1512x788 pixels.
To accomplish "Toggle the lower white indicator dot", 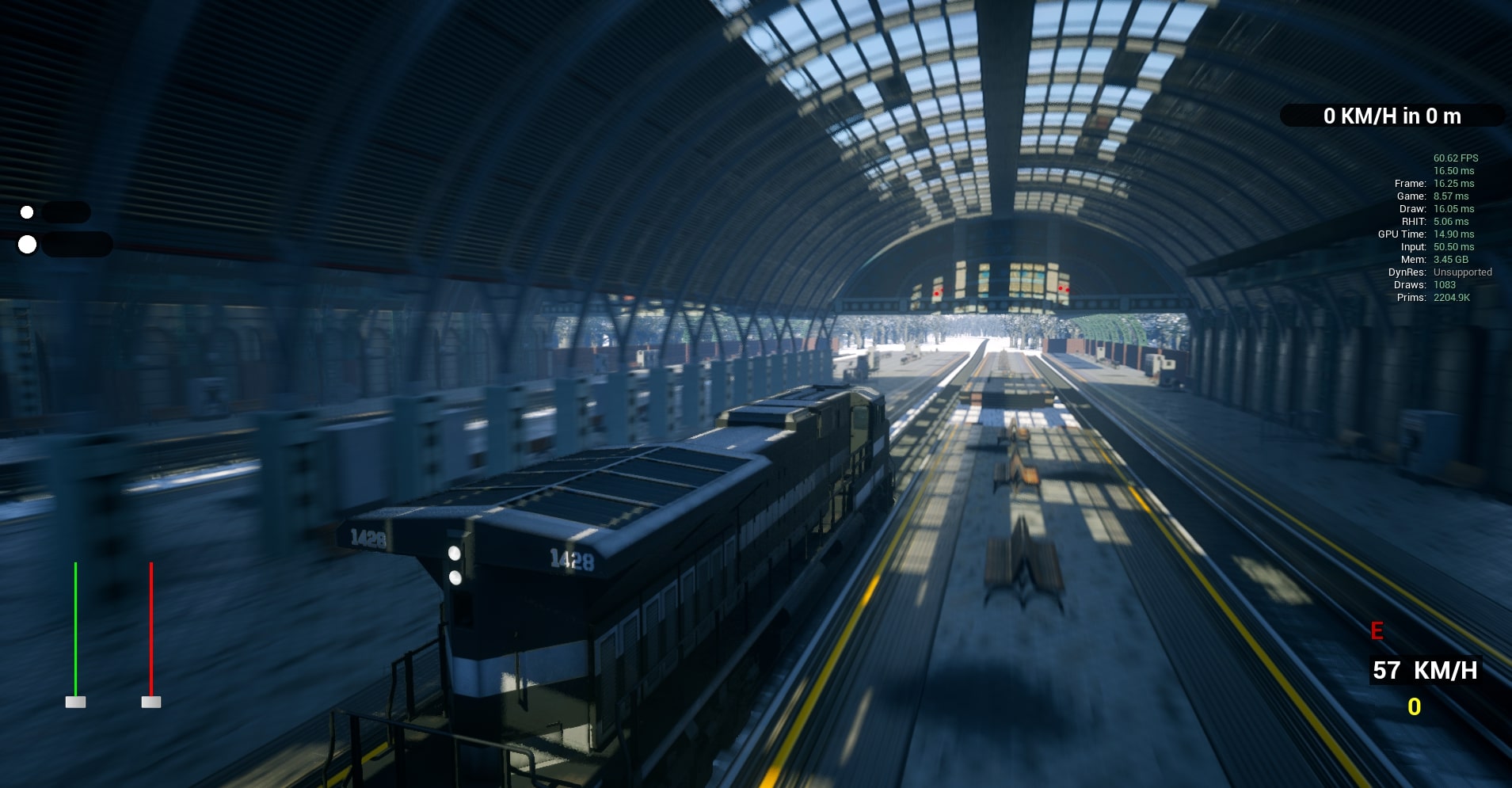I will 28,245.
